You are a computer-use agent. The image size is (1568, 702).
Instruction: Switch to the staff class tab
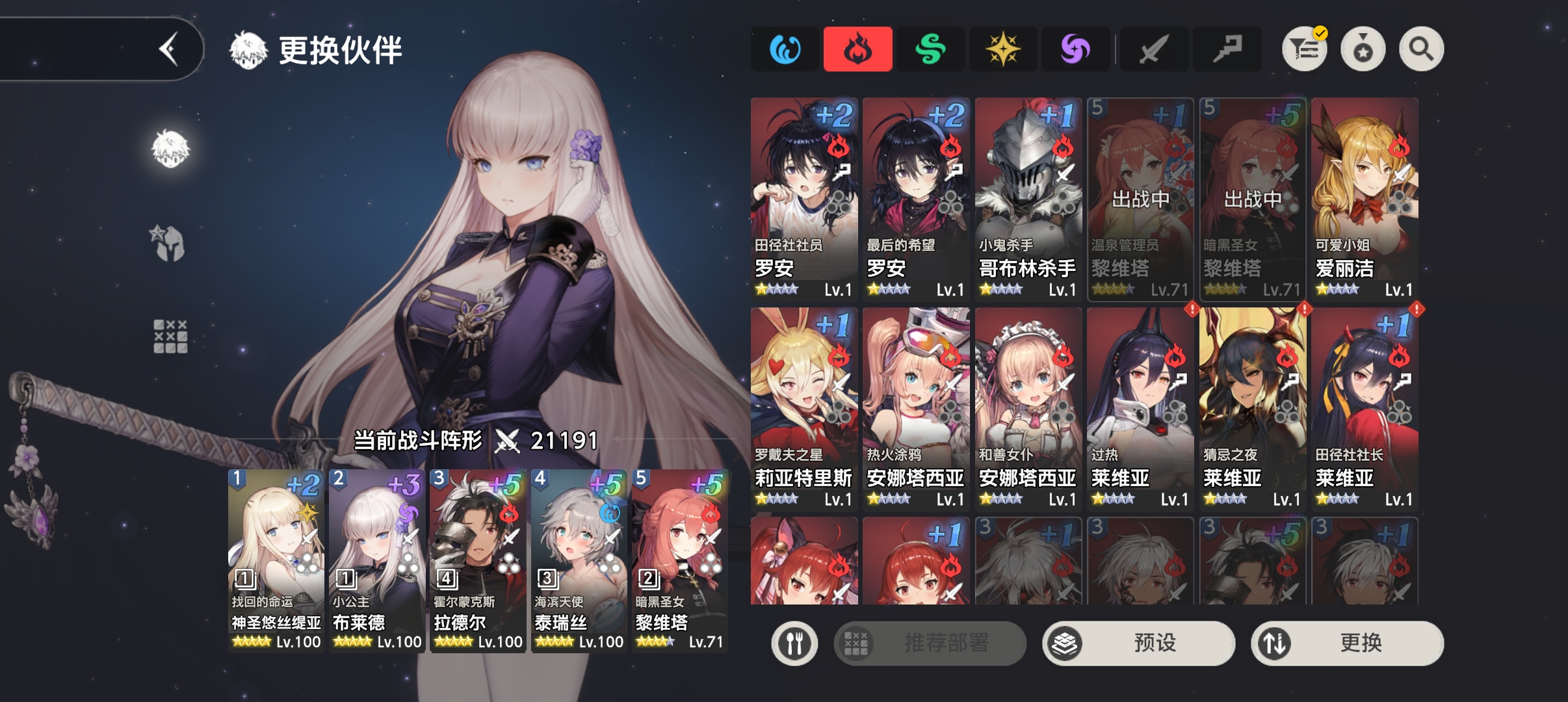coord(1226,49)
